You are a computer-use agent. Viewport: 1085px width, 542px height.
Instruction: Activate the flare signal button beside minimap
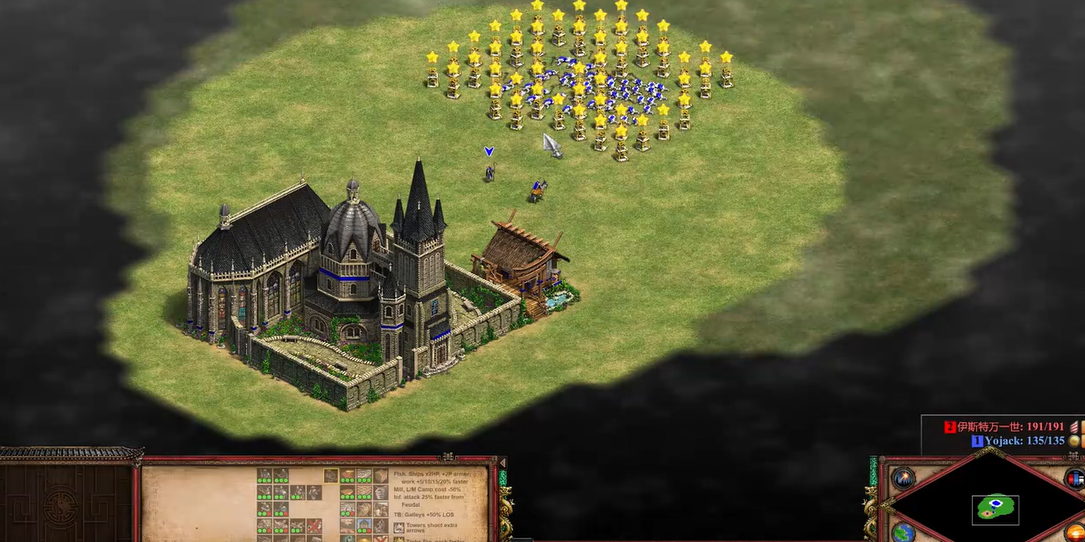(x=903, y=479)
